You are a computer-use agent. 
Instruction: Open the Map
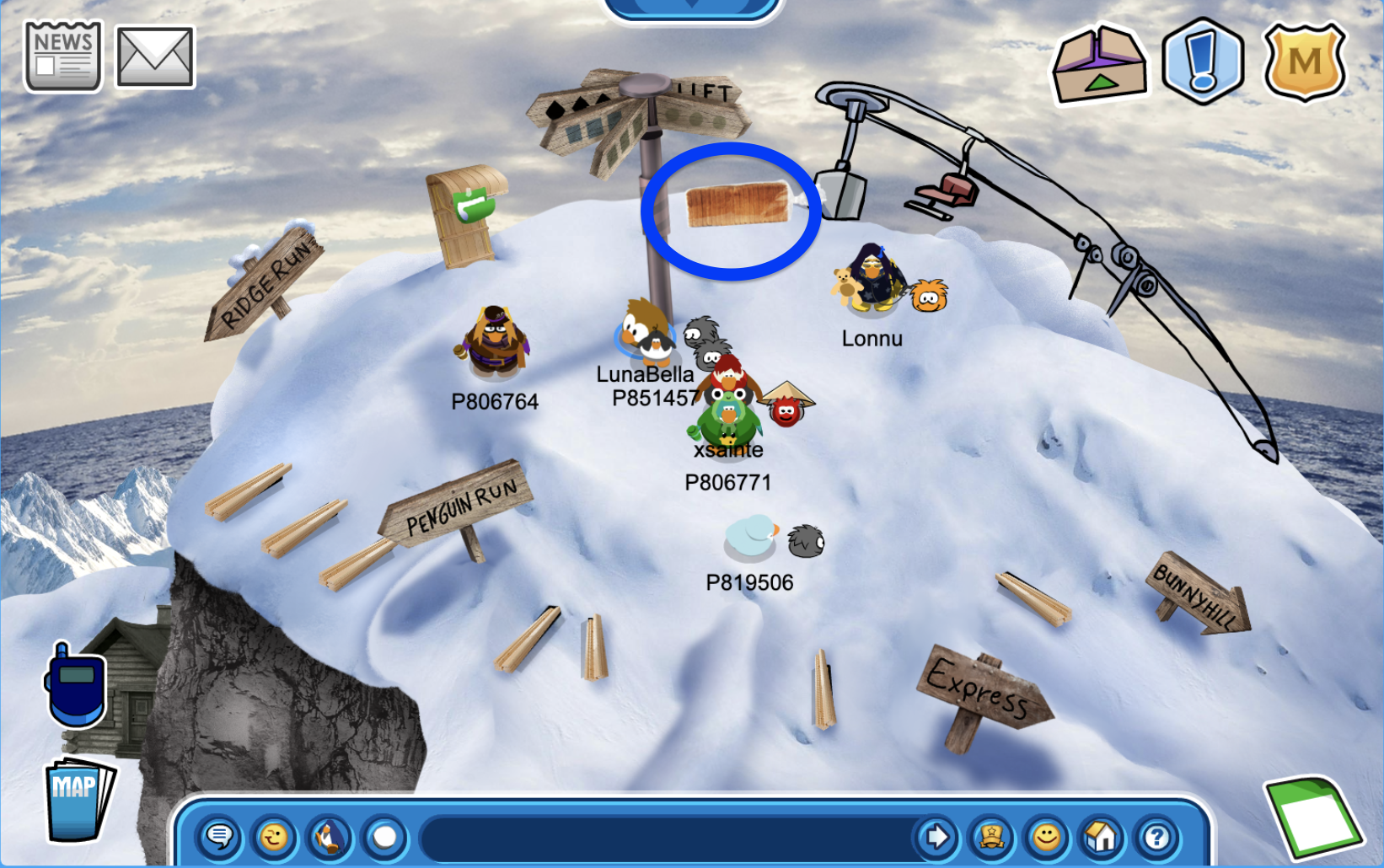[78, 799]
